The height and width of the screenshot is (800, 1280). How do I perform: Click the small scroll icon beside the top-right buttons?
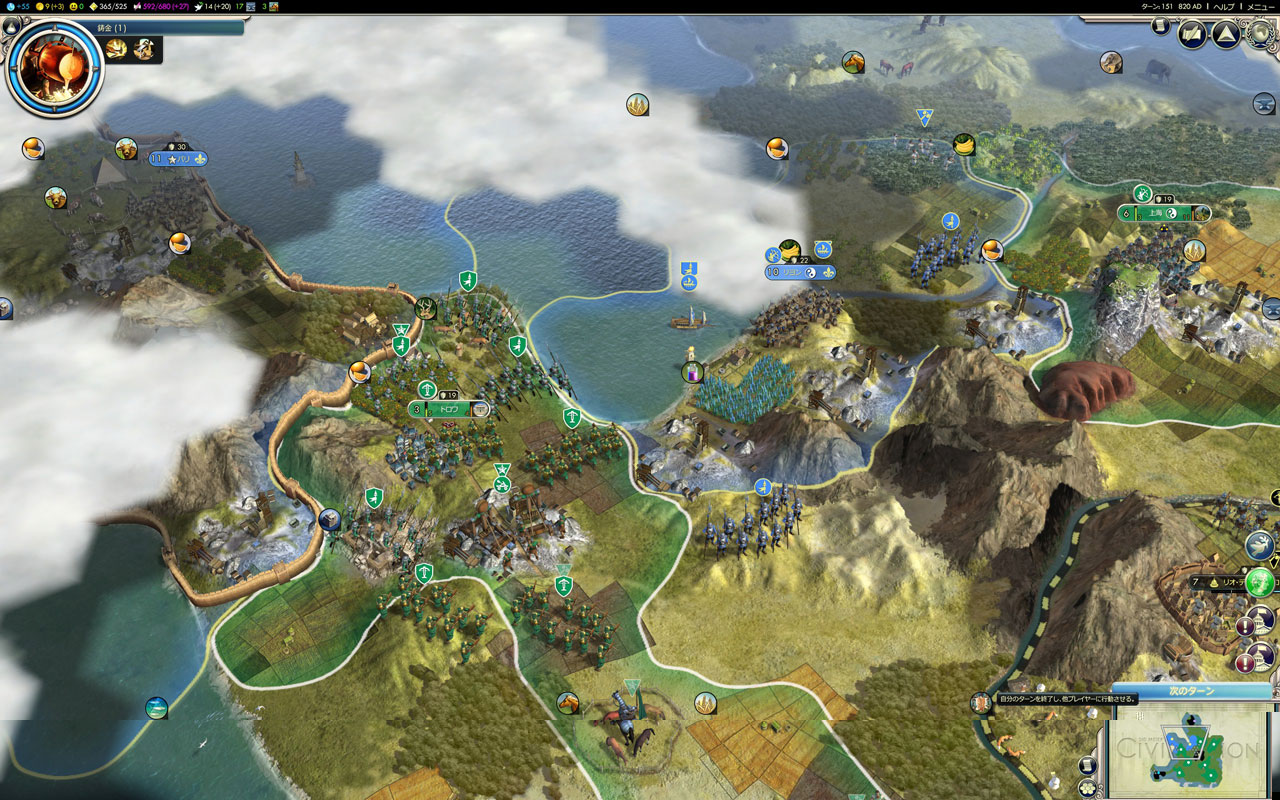coord(1160,26)
